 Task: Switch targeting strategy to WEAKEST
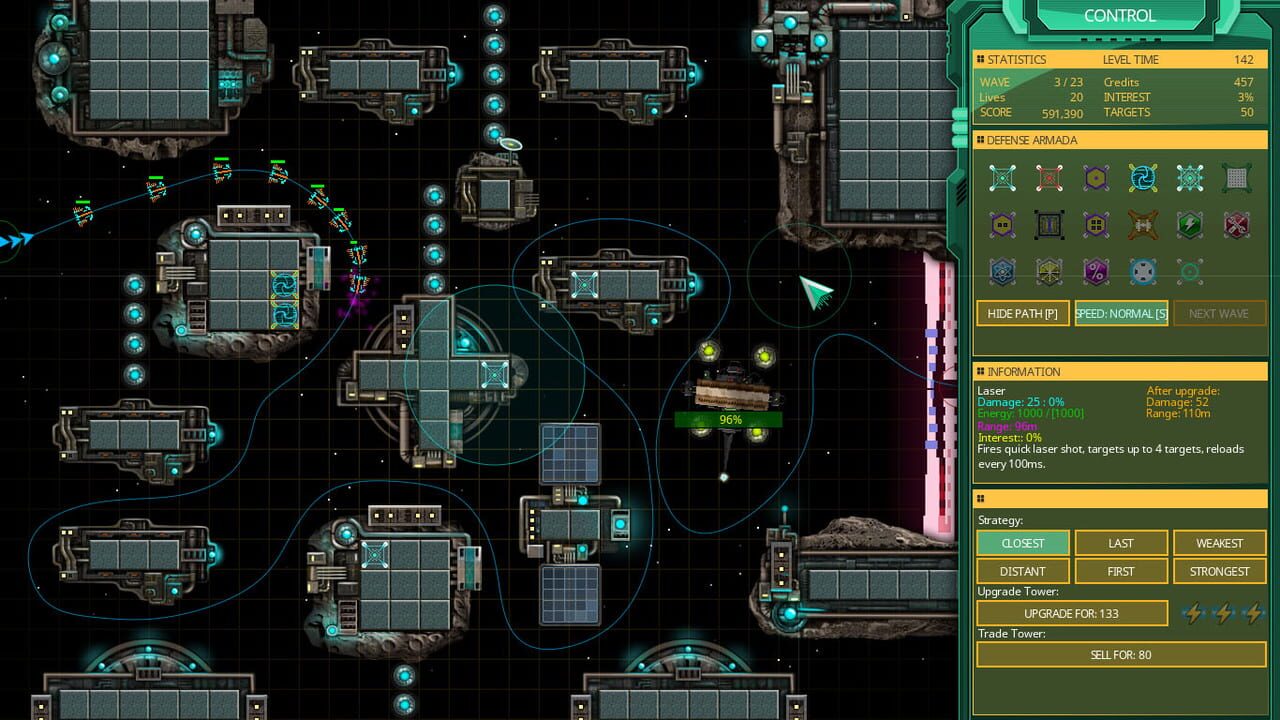[1219, 543]
